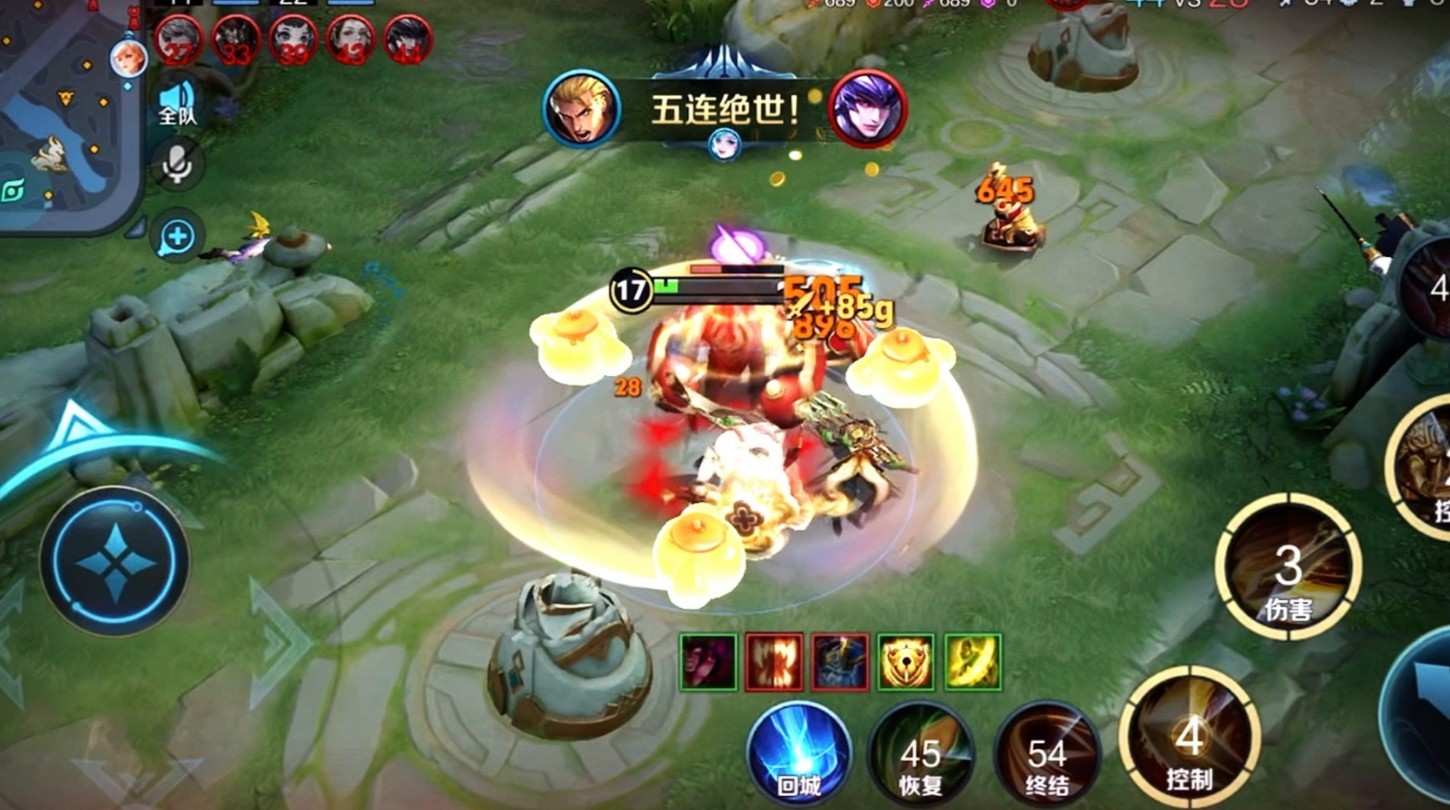The width and height of the screenshot is (1450, 810).
Task: Click the golden shield buff icon
Action: click(x=906, y=662)
